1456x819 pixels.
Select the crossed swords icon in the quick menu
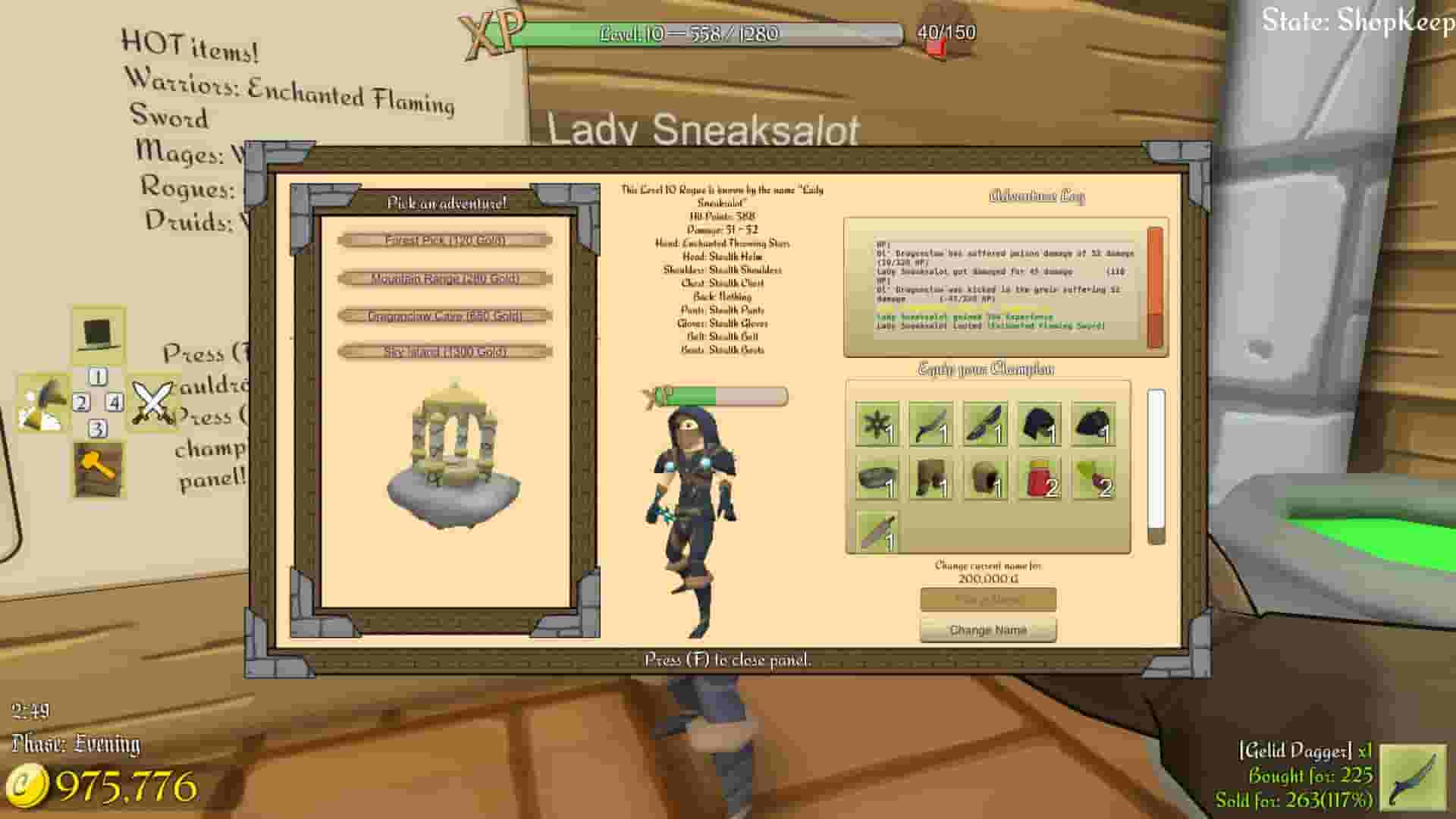click(152, 402)
